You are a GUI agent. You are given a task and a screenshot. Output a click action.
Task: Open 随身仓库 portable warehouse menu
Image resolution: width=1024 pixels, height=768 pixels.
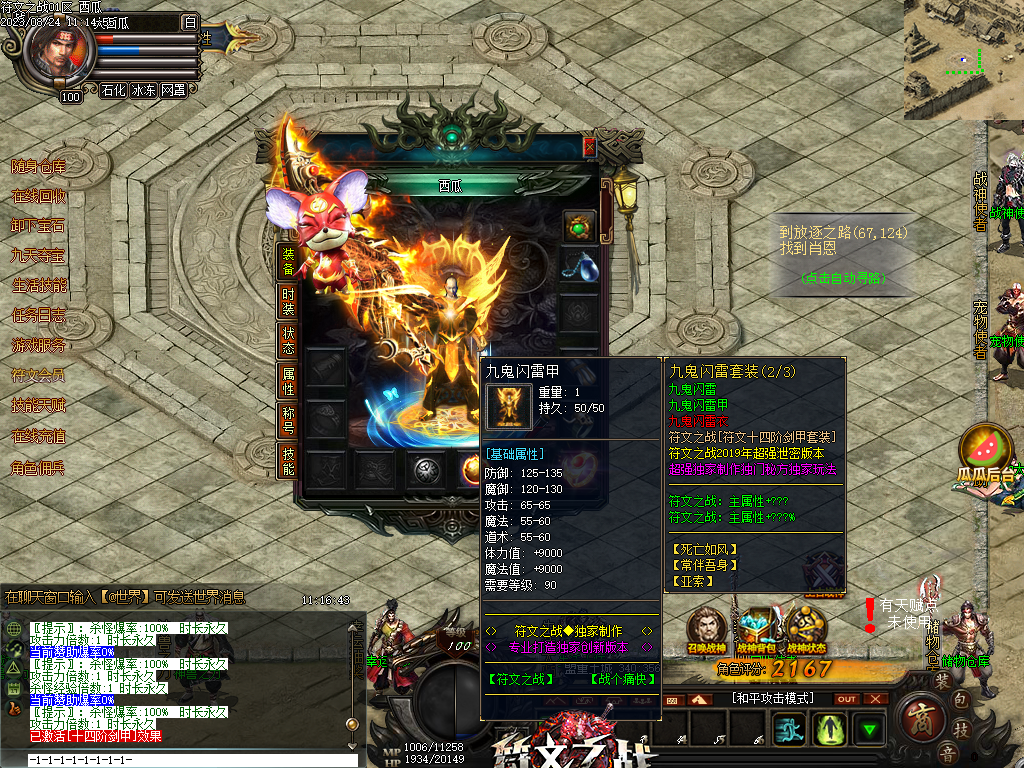coord(39,167)
